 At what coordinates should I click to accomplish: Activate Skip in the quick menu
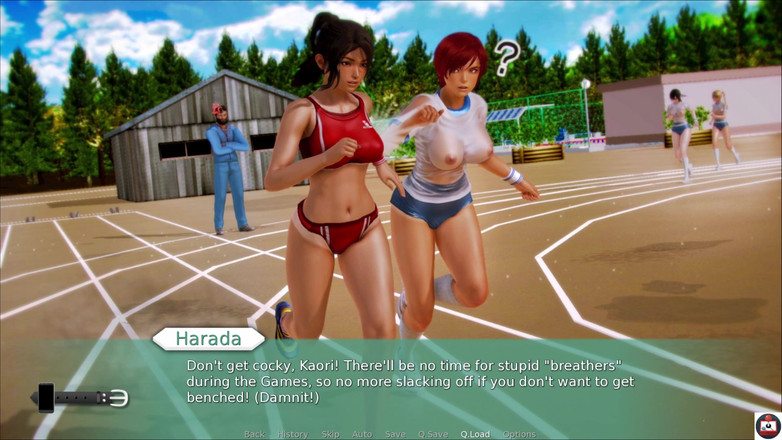[x=330, y=434]
